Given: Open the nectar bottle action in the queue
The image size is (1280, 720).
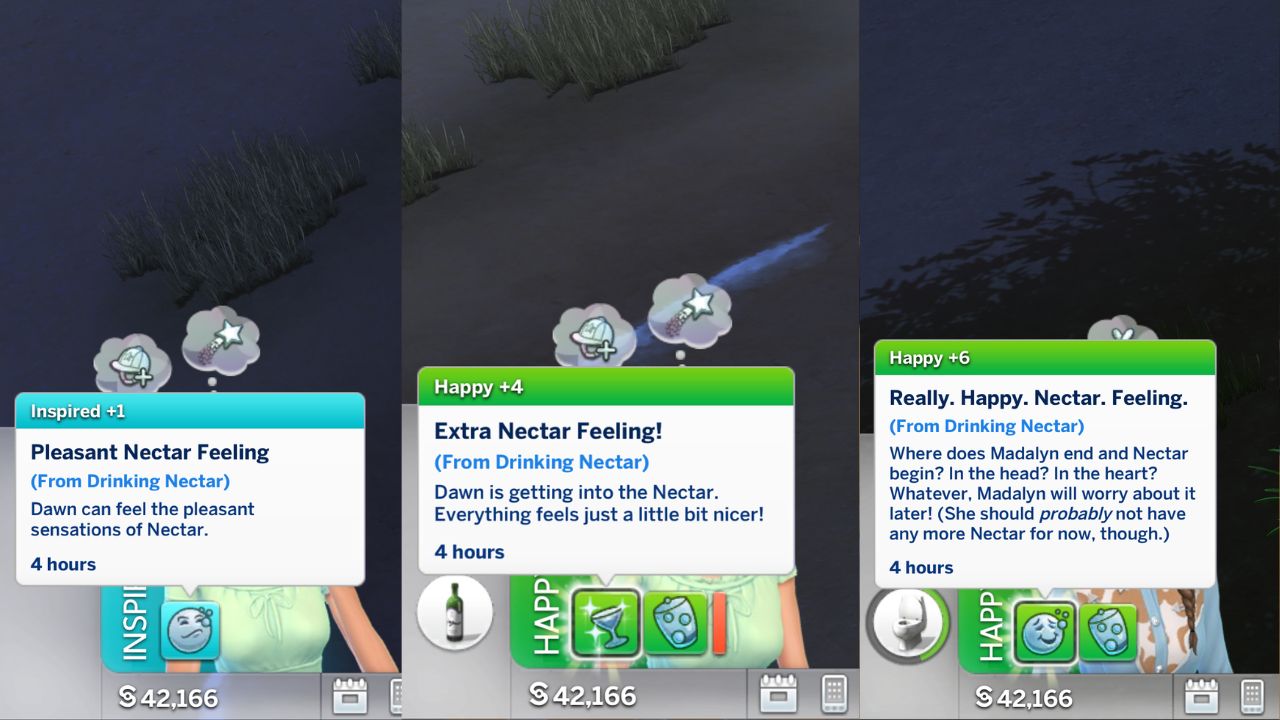Looking at the screenshot, I should [x=456, y=614].
